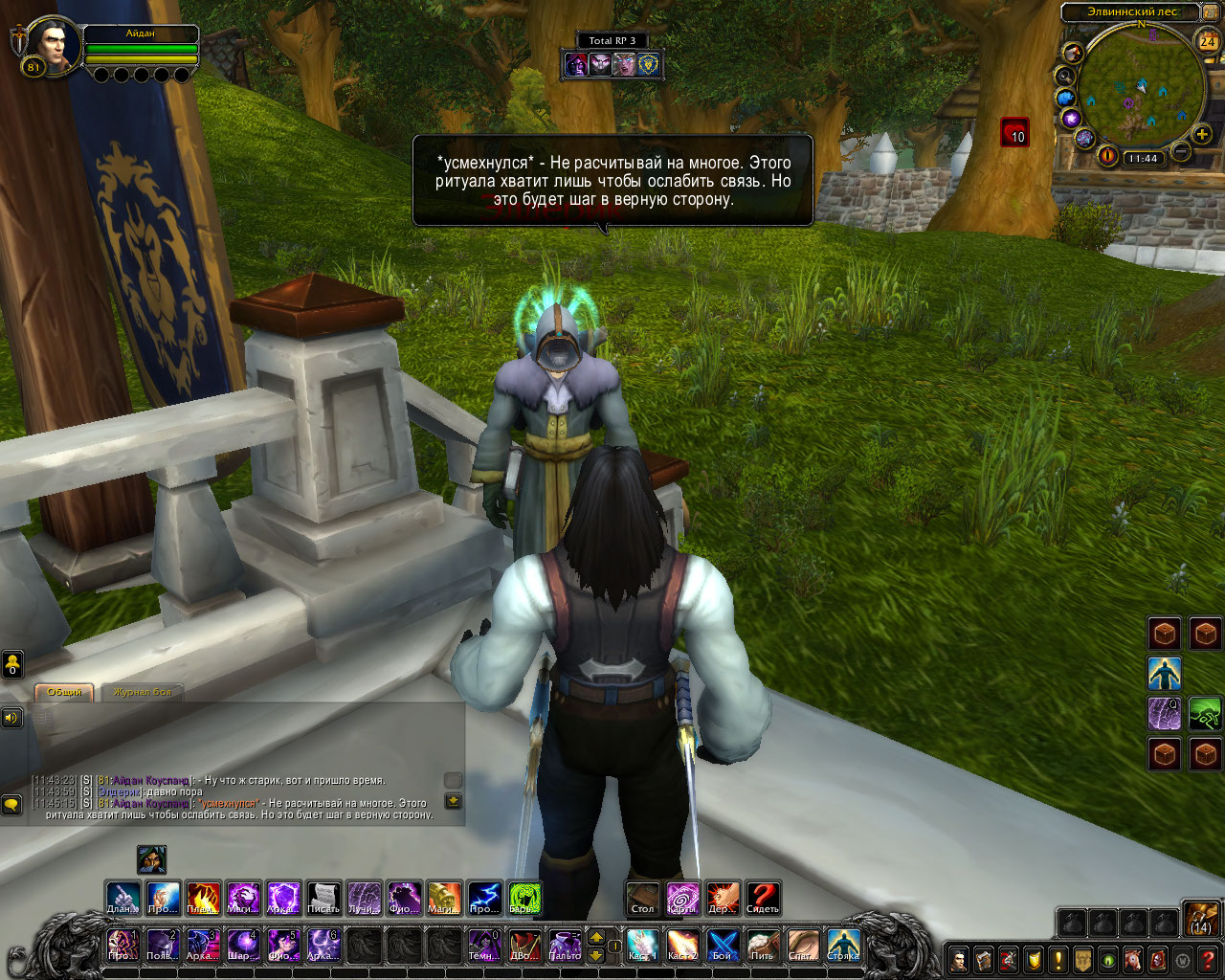
Task: Open the quest log exclamation mark button
Action: [x=1058, y=959]
